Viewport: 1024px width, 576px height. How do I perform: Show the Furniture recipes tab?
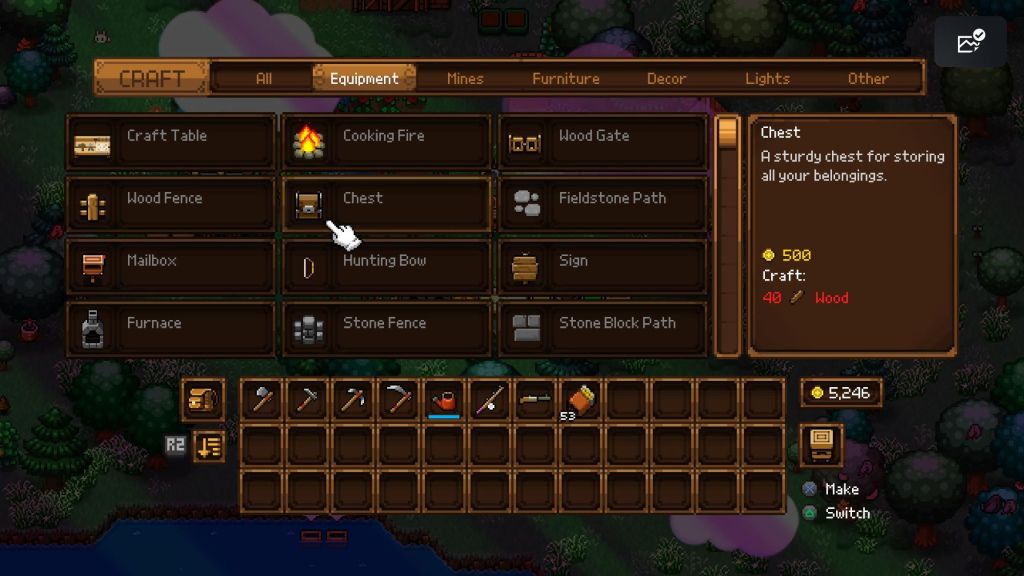point(566,78)
